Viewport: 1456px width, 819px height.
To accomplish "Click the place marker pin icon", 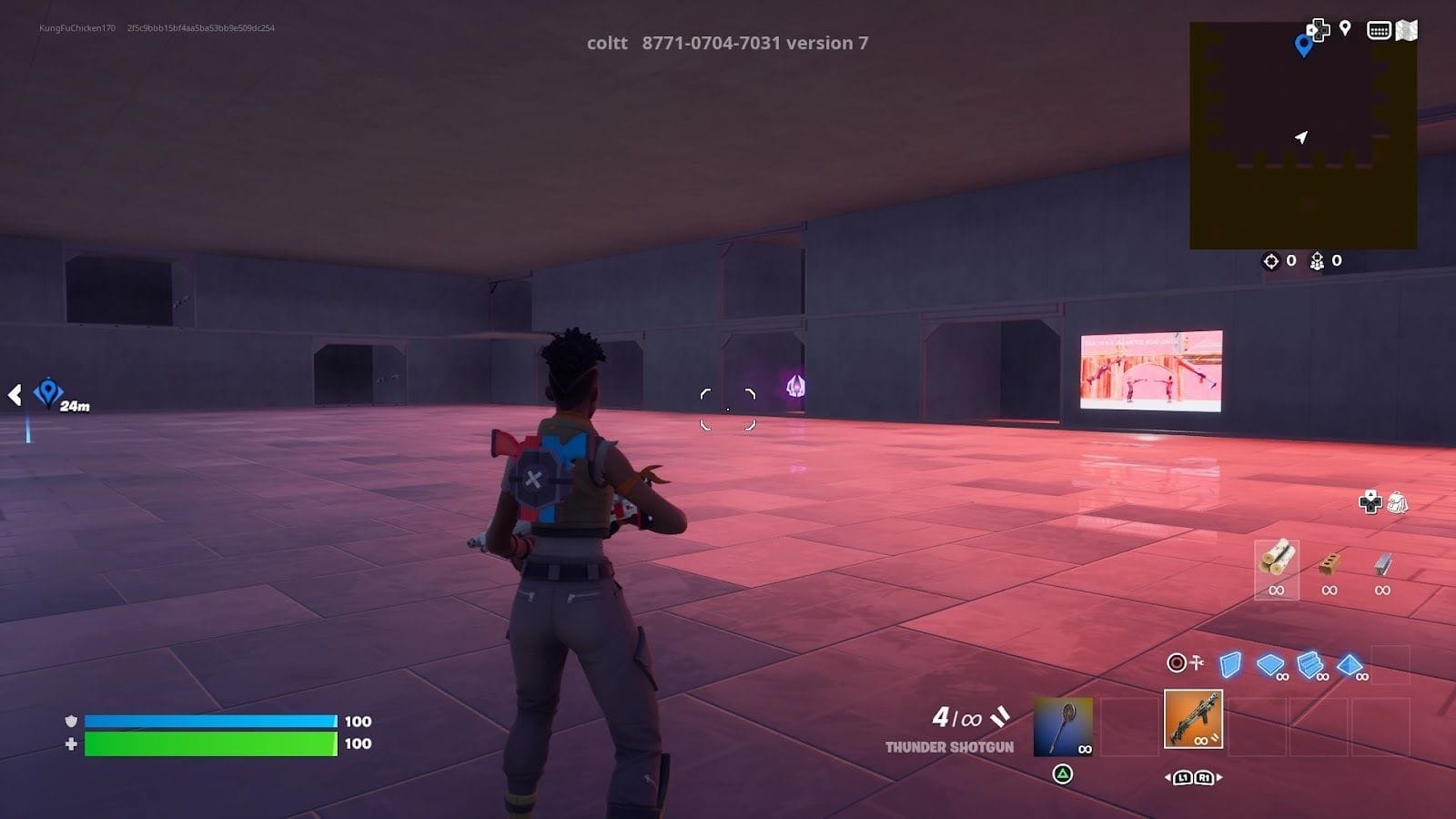I will 1345,28.
